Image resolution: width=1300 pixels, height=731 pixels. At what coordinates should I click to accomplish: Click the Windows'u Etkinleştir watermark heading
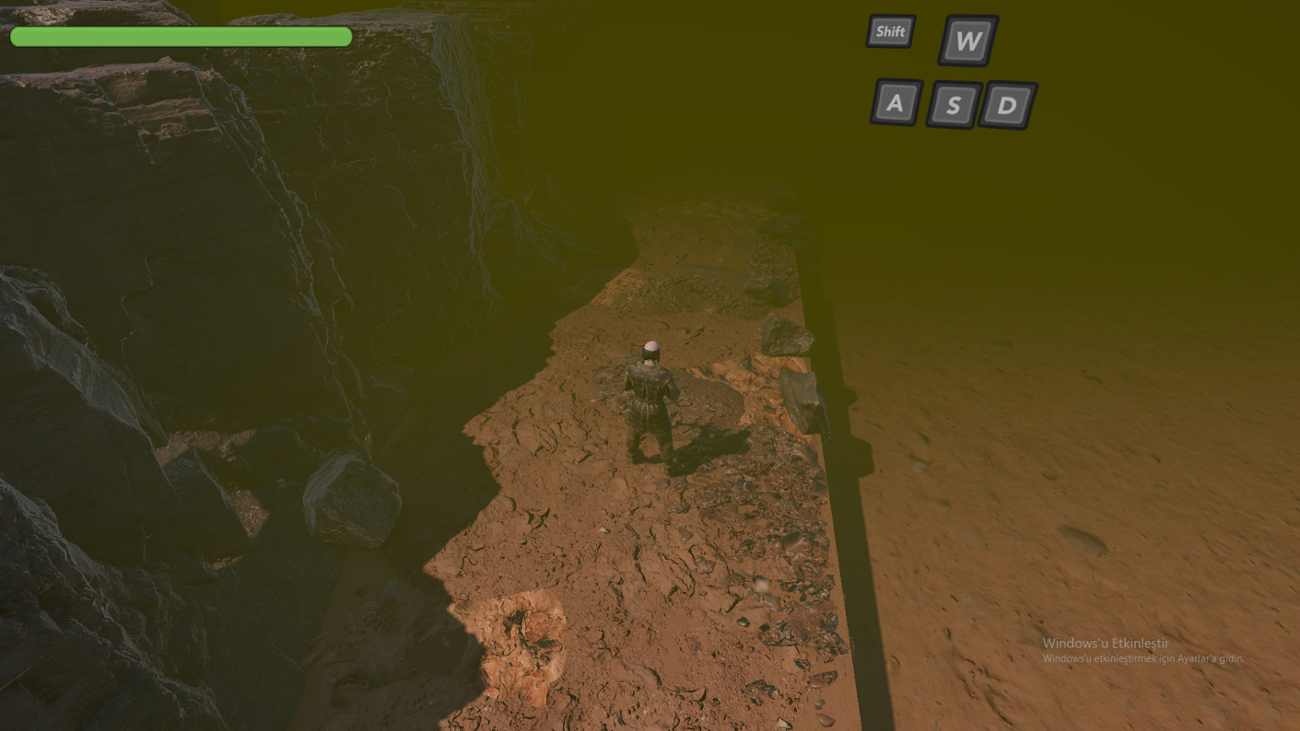click(1105, 645)
